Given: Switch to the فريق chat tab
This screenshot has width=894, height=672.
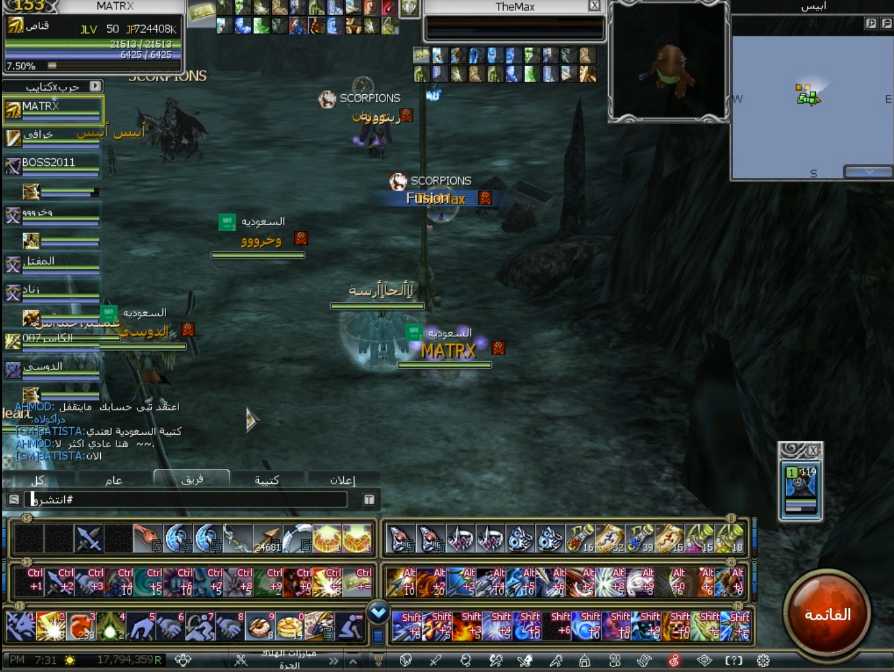Looking at the screenshot, I should 191,479.
